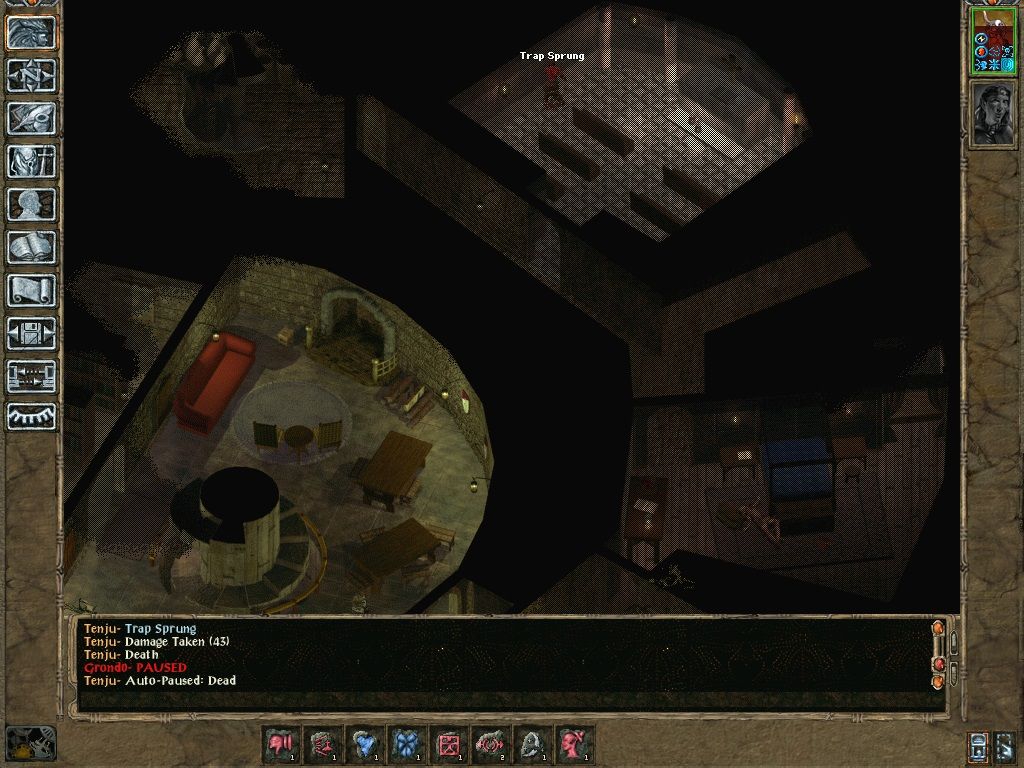Click the bottom sidebar button with teeth
This screenshot has height=768, width=1024.
(x=31, y=416)
